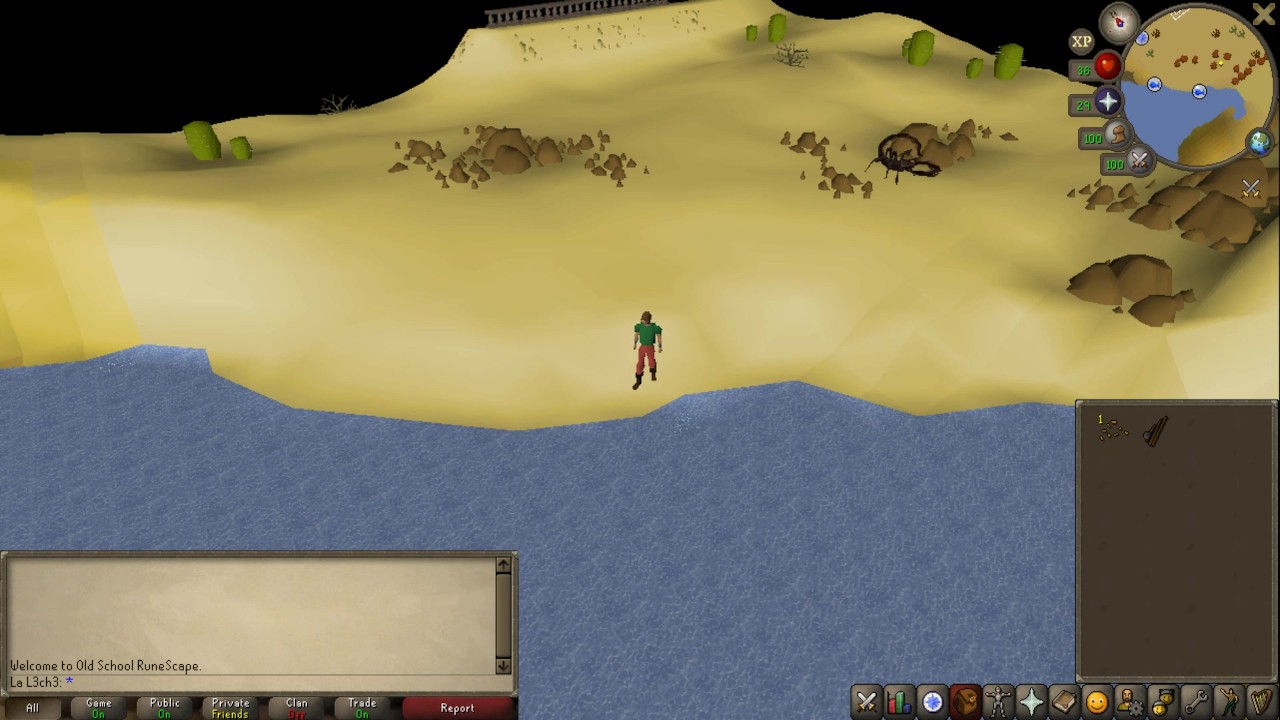Click the red Report button
Screen dimensions: 1280x720
click(x=457, y=708)
